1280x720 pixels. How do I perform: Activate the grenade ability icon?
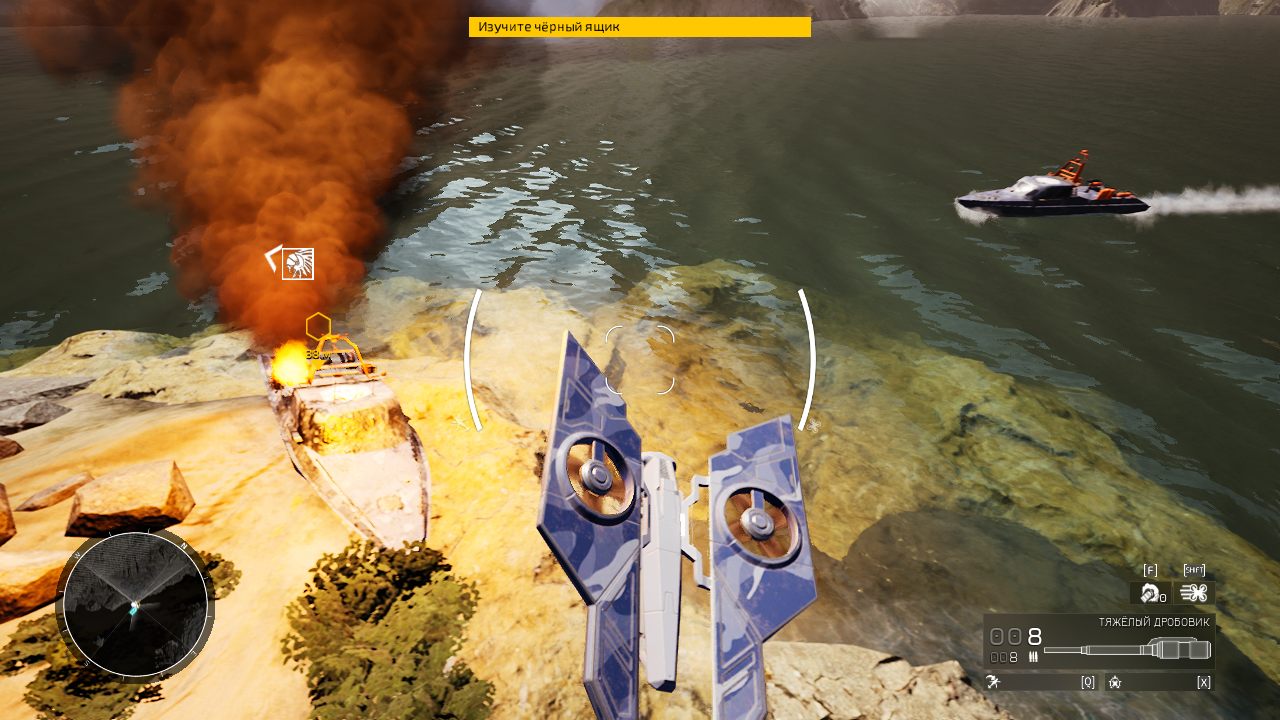click(x=1150, y=594)
